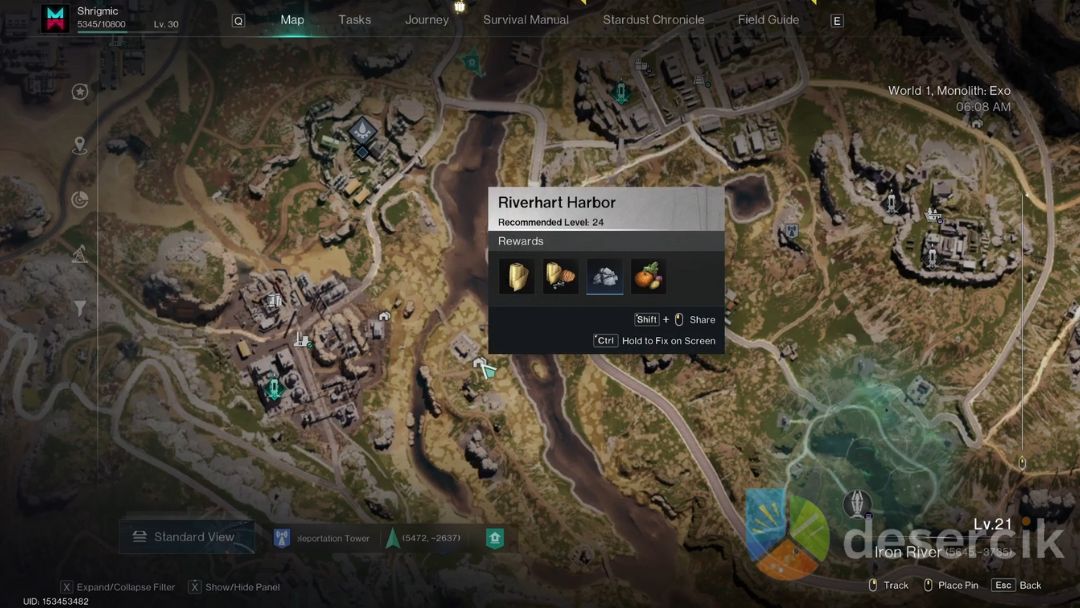Click the green home territory icon
Image resolution: width=1080 pixels, height=608 pixels.
pyautogui.click(x=494, y=538)
